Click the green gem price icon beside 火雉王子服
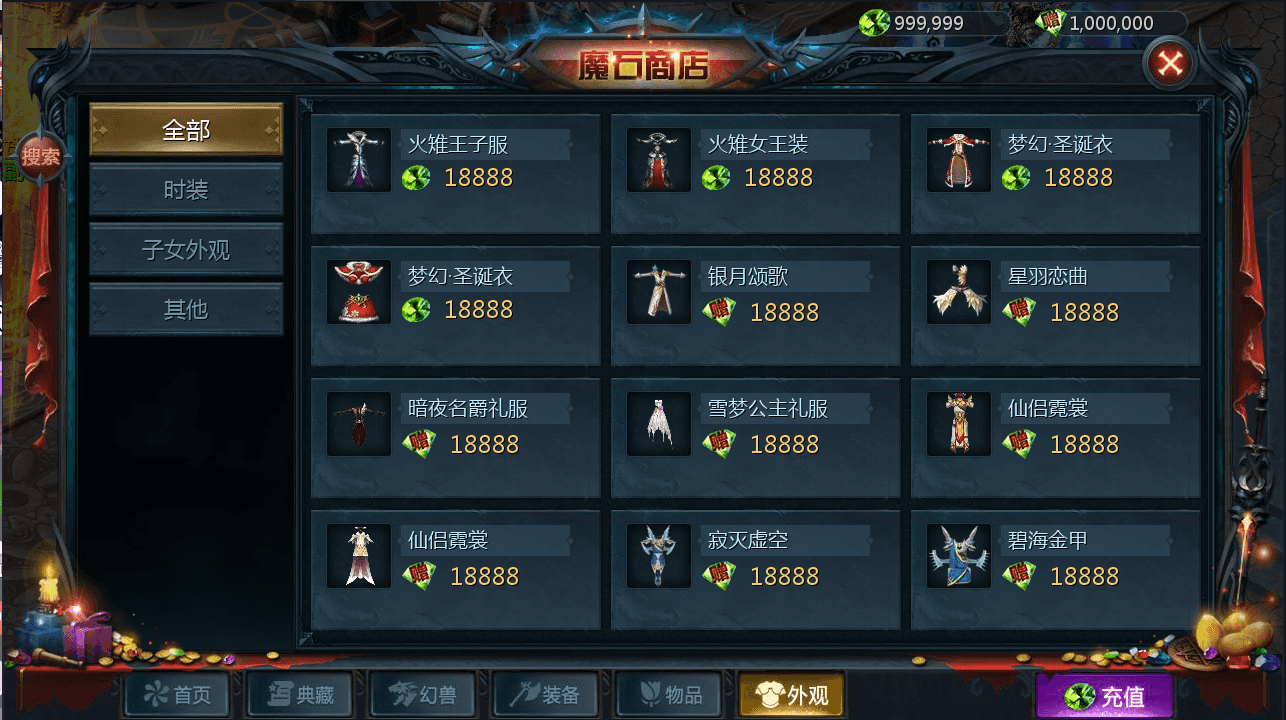The image size is (1286, 720). (417, 180)
